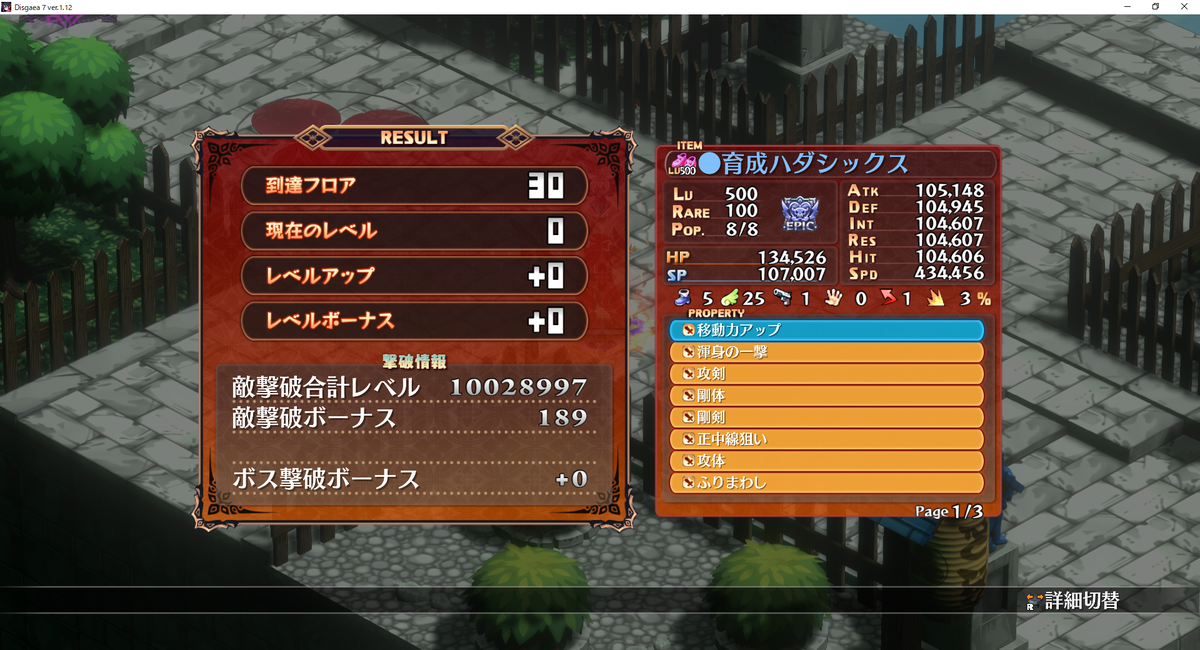This screenshot has height=650, width=1200.
Task: Click the 剛体 property row
Action: [x=826, y=396]
